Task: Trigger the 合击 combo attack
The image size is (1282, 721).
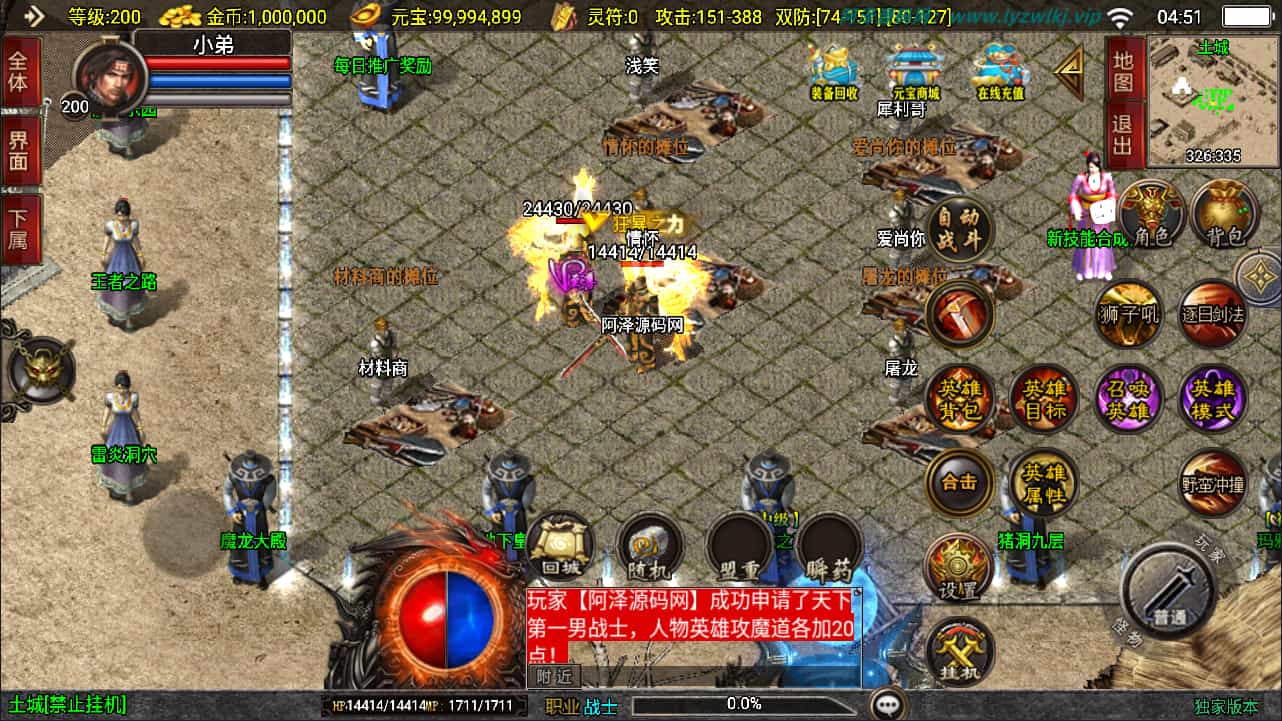Action: click(x=959, y=482)
